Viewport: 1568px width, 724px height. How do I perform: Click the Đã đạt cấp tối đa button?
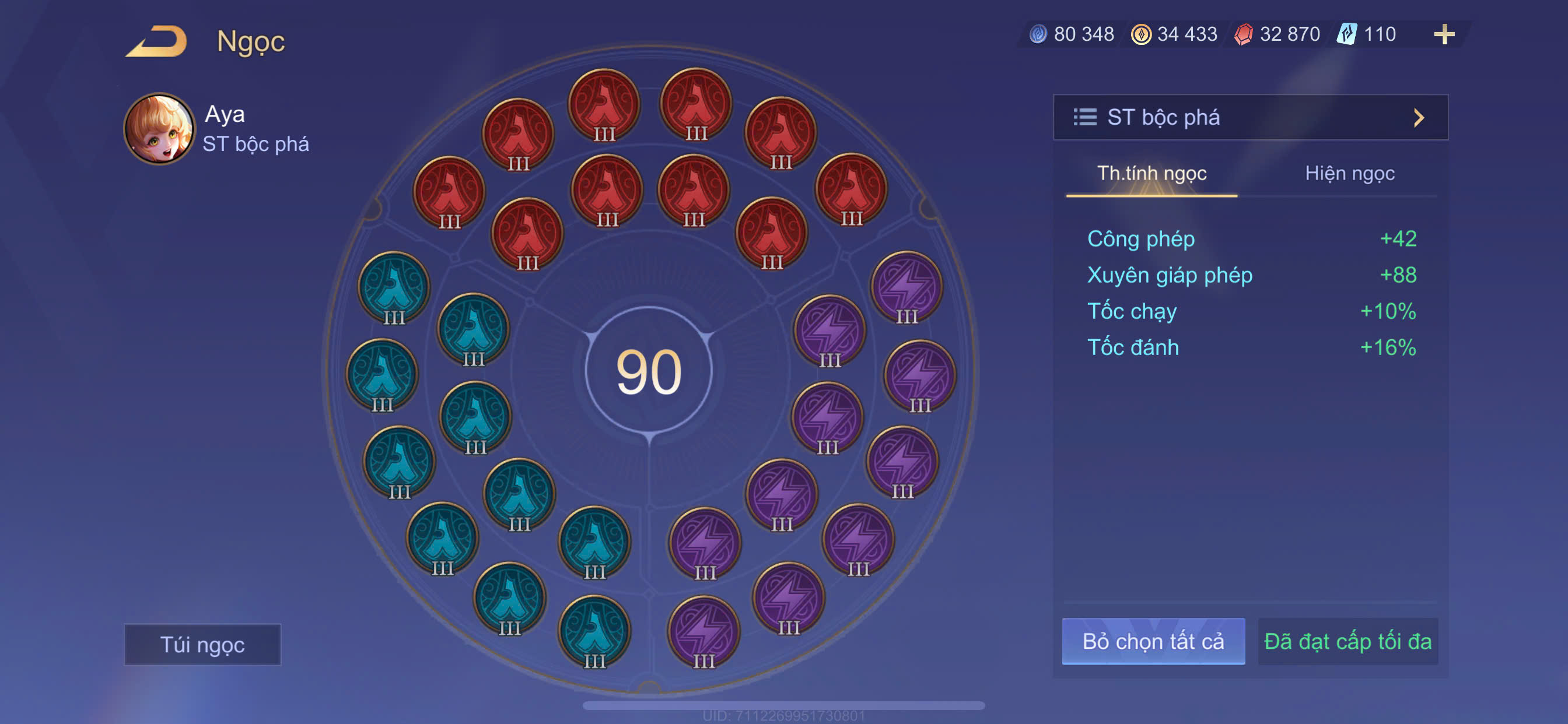[1347, 641]
